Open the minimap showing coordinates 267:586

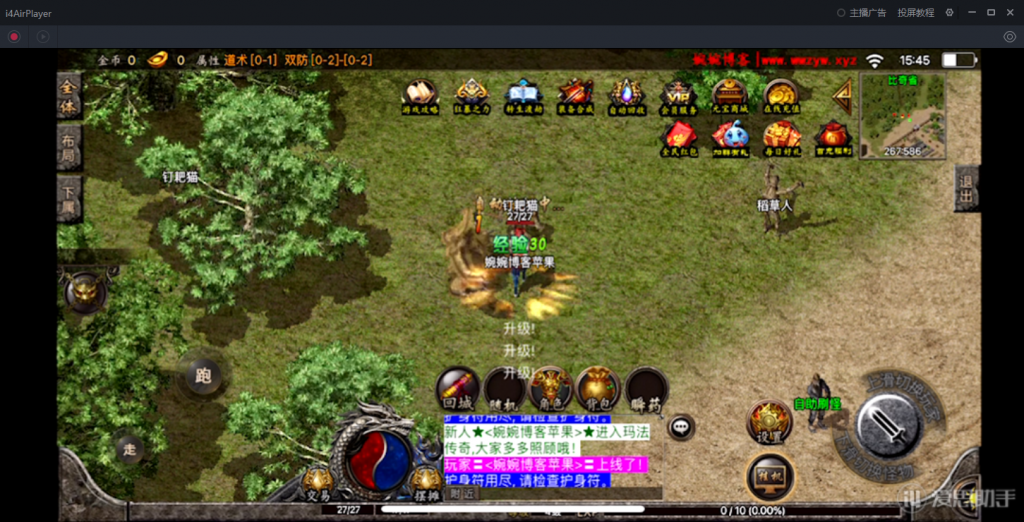coord(902,115)
